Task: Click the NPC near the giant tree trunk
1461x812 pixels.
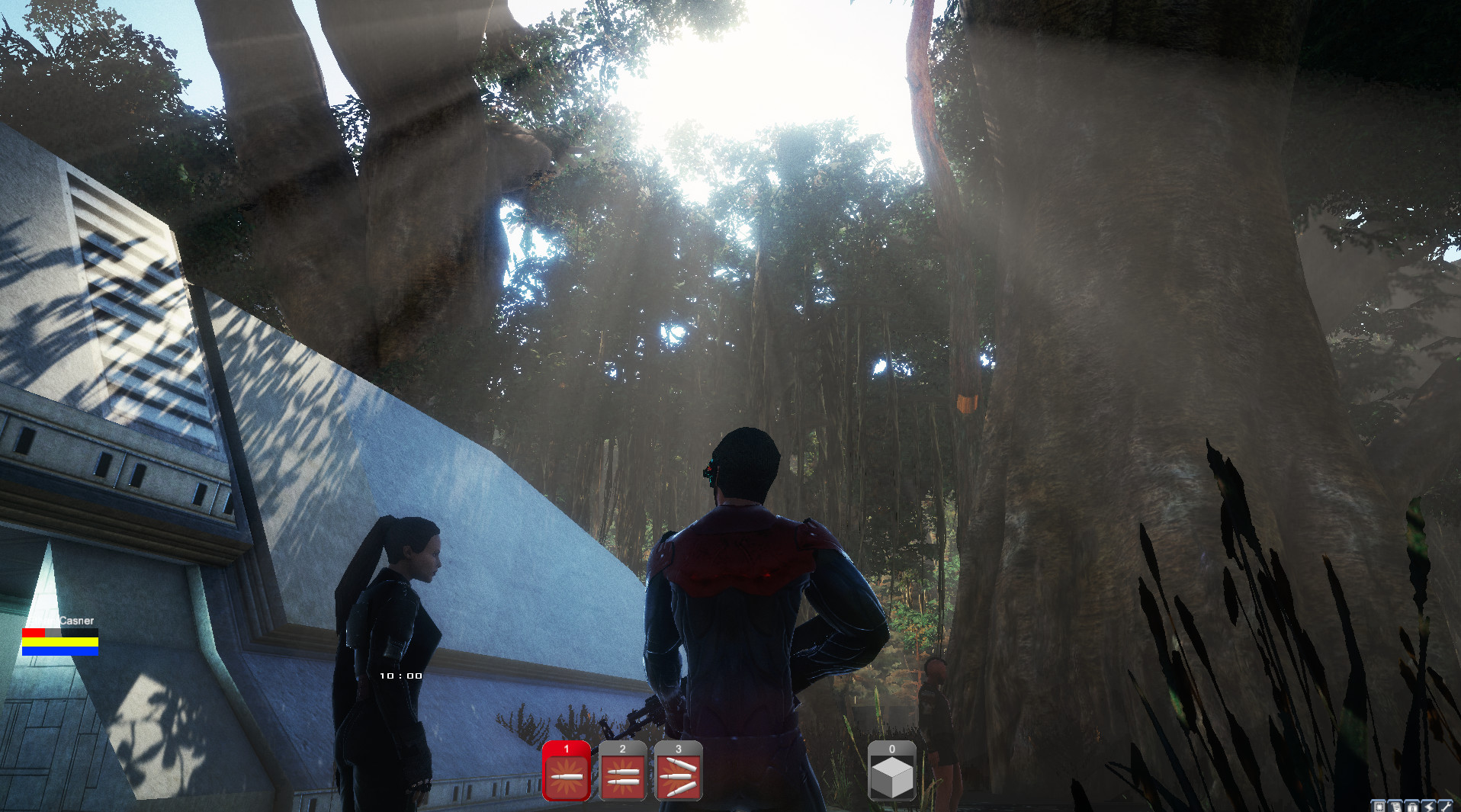Action: point(934,709)
